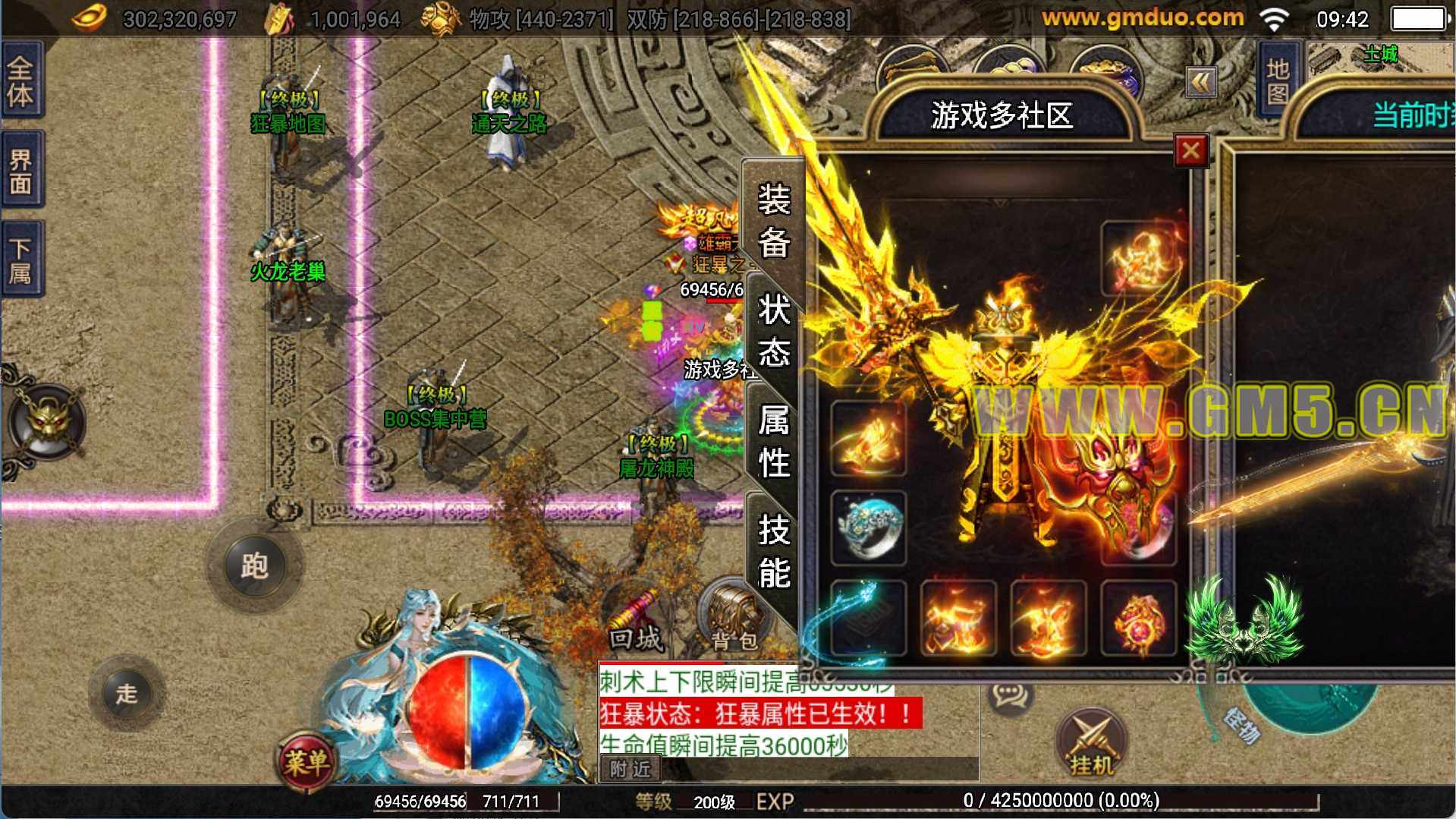Viewport: 1456px width, 819px height.
Task: Collapse the panel with the double-arrow button
Action: (1201, 82)
